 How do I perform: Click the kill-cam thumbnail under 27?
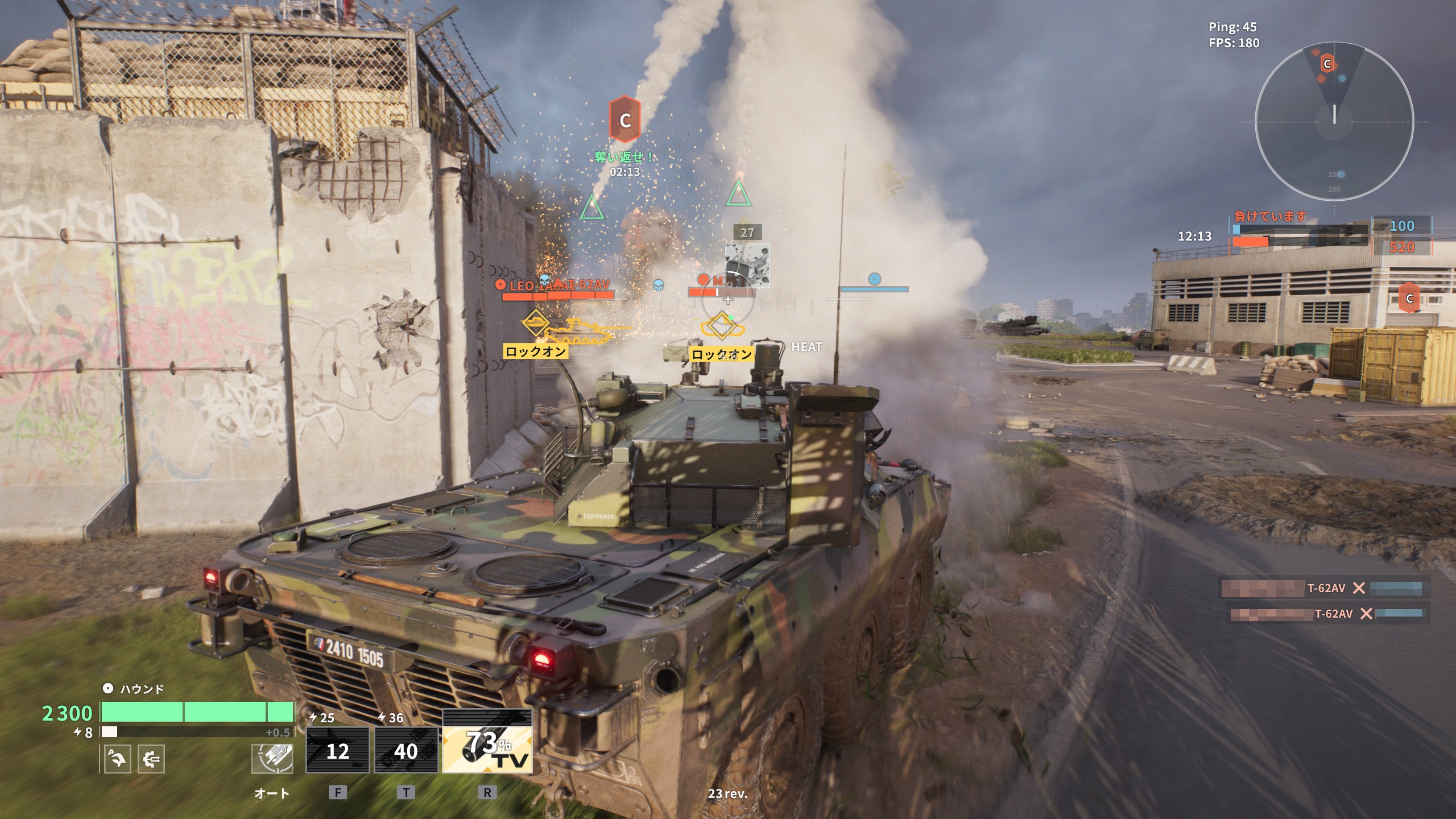[x=747, y=265]
